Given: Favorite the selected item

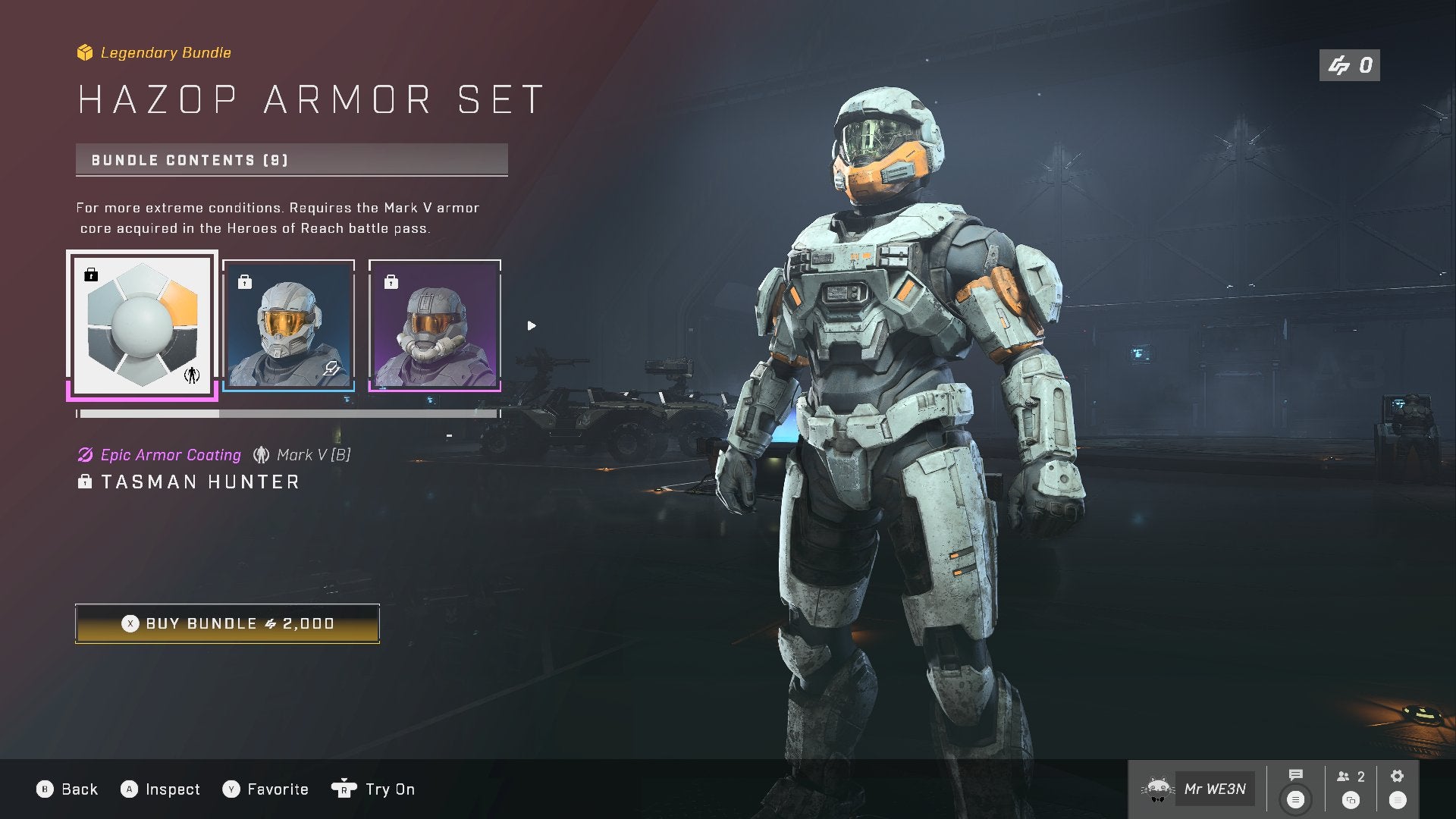Looking at the screenshot, I should (x=265, y=789).
